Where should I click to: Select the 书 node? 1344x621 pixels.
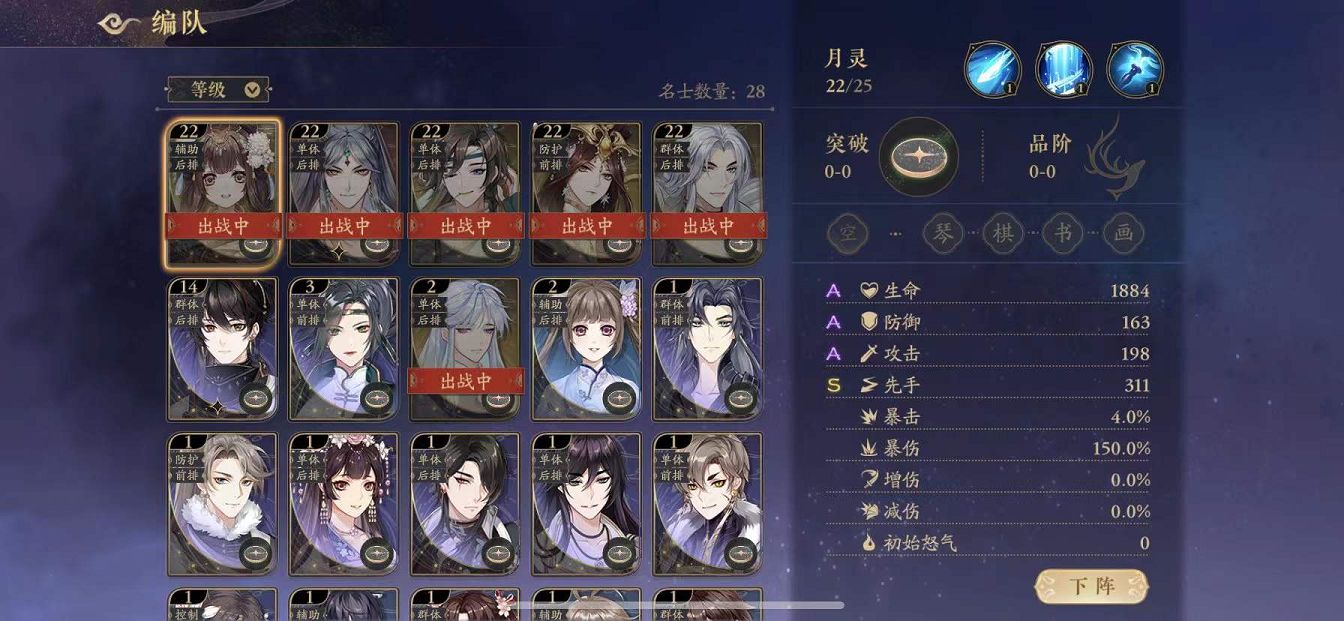(x=1063, y=234)
